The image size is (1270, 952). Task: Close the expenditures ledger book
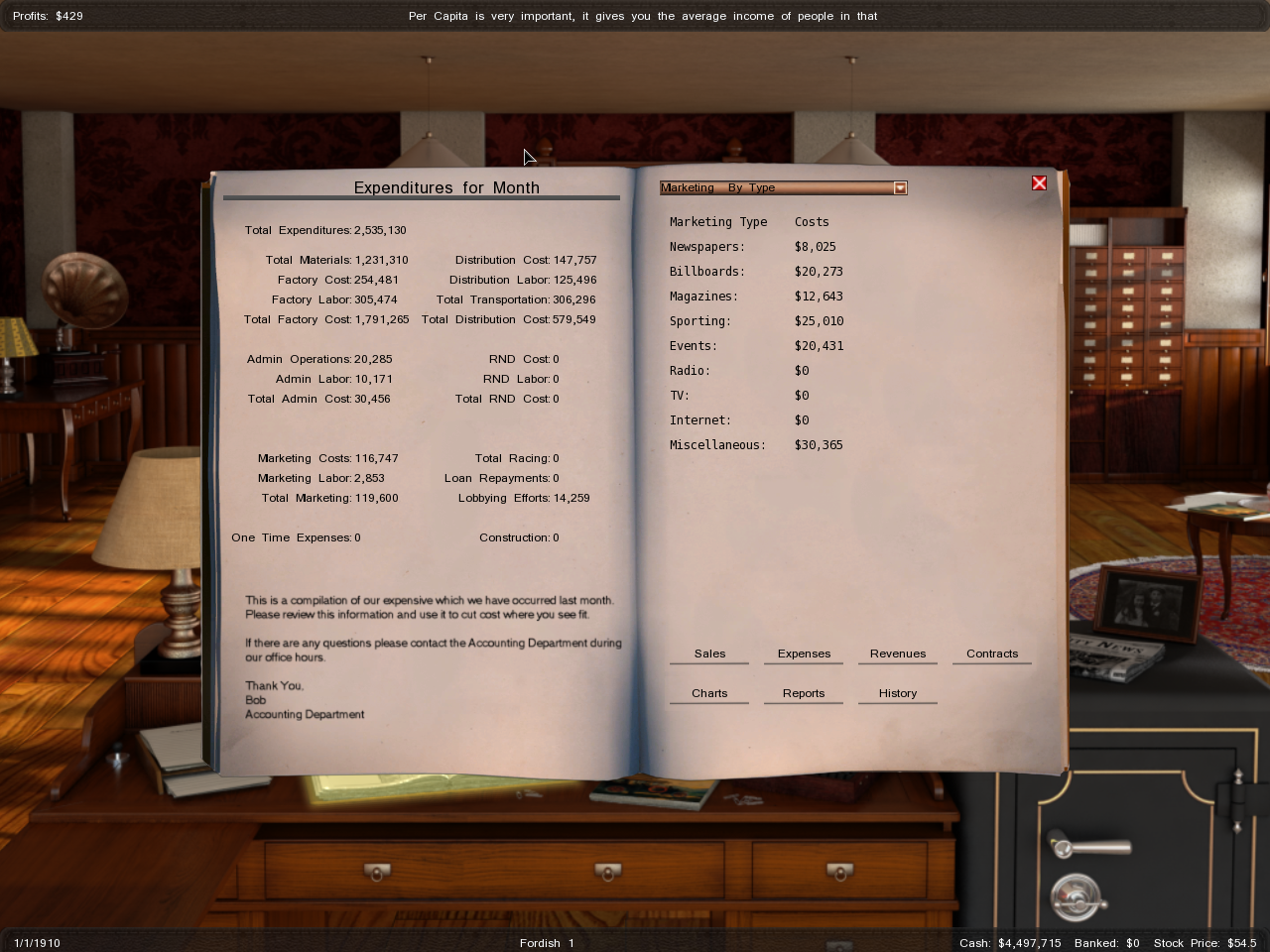pos(1039,183)
